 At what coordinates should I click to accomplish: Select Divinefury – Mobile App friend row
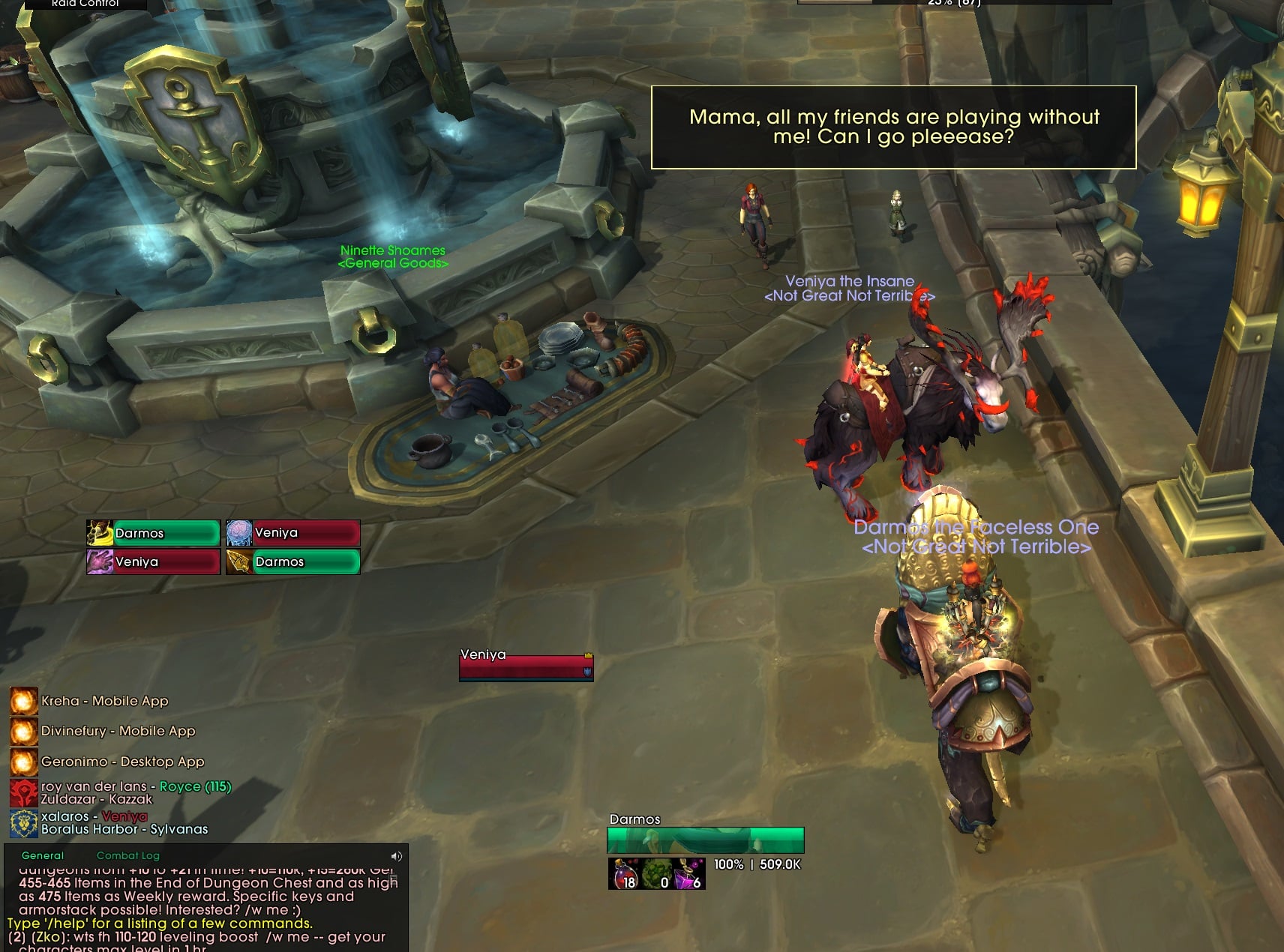click(118, 731)
